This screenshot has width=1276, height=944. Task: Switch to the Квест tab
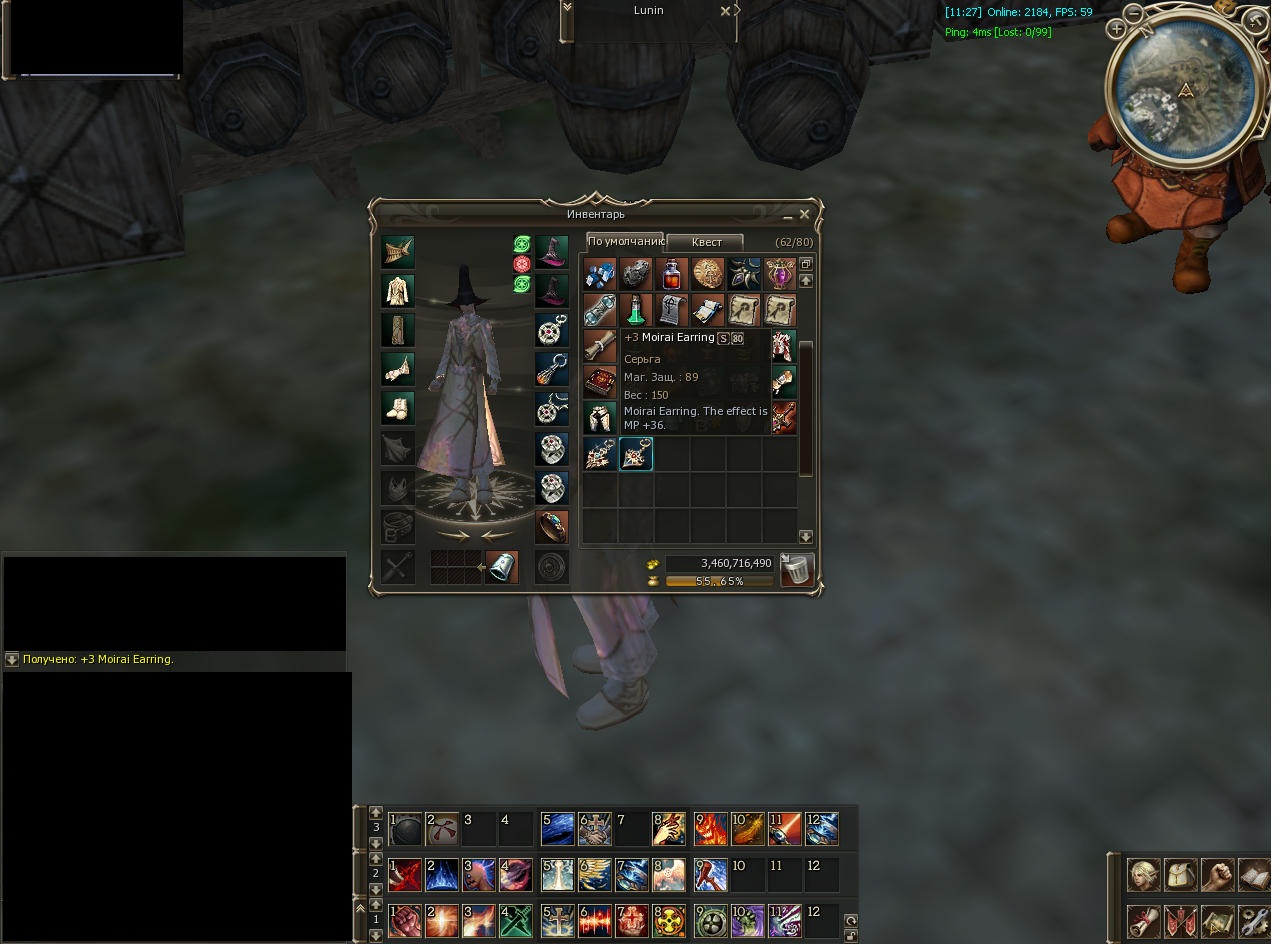point(706,242)
